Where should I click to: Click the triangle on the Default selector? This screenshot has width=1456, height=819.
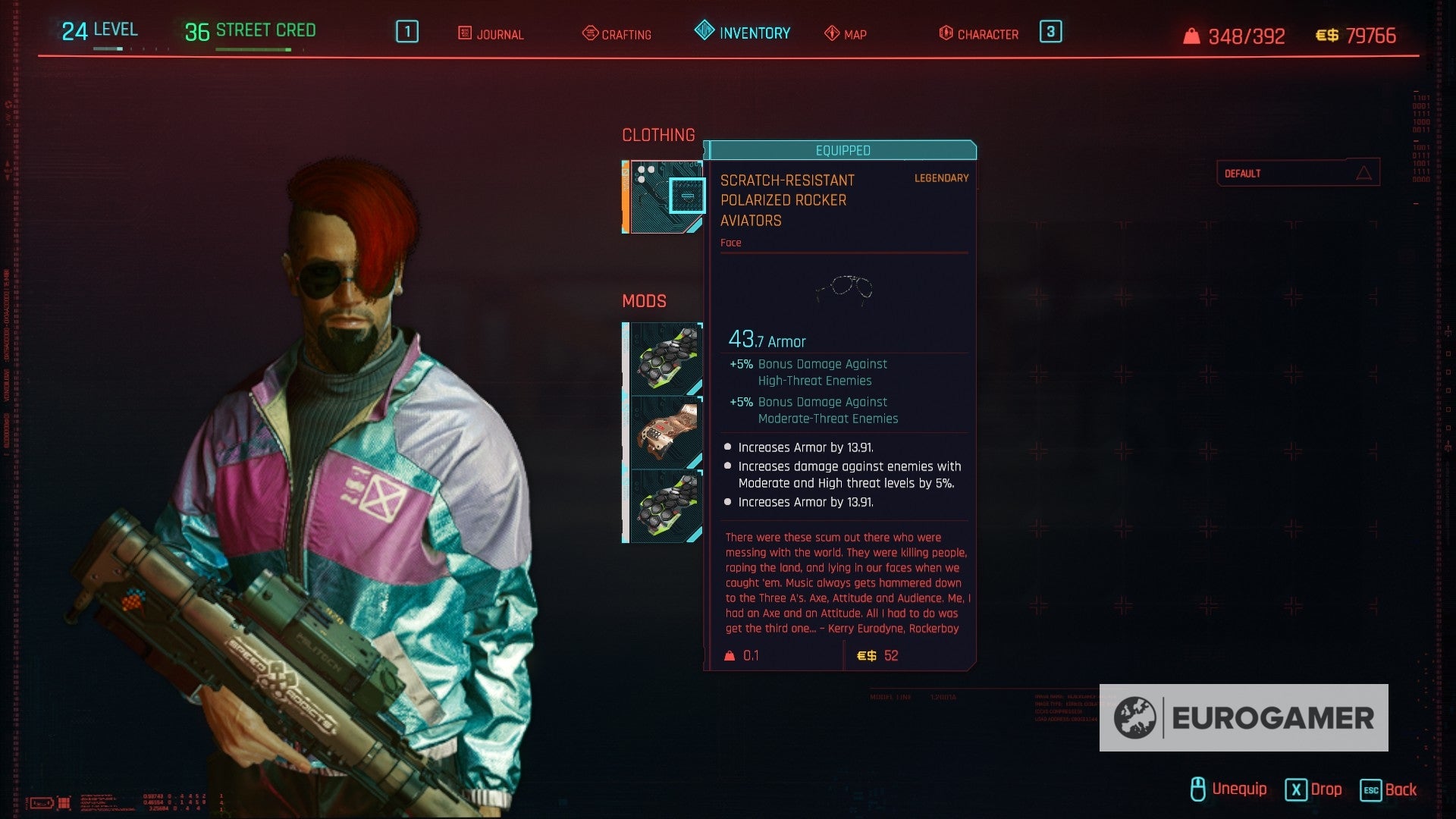(x=1366, y=172)
